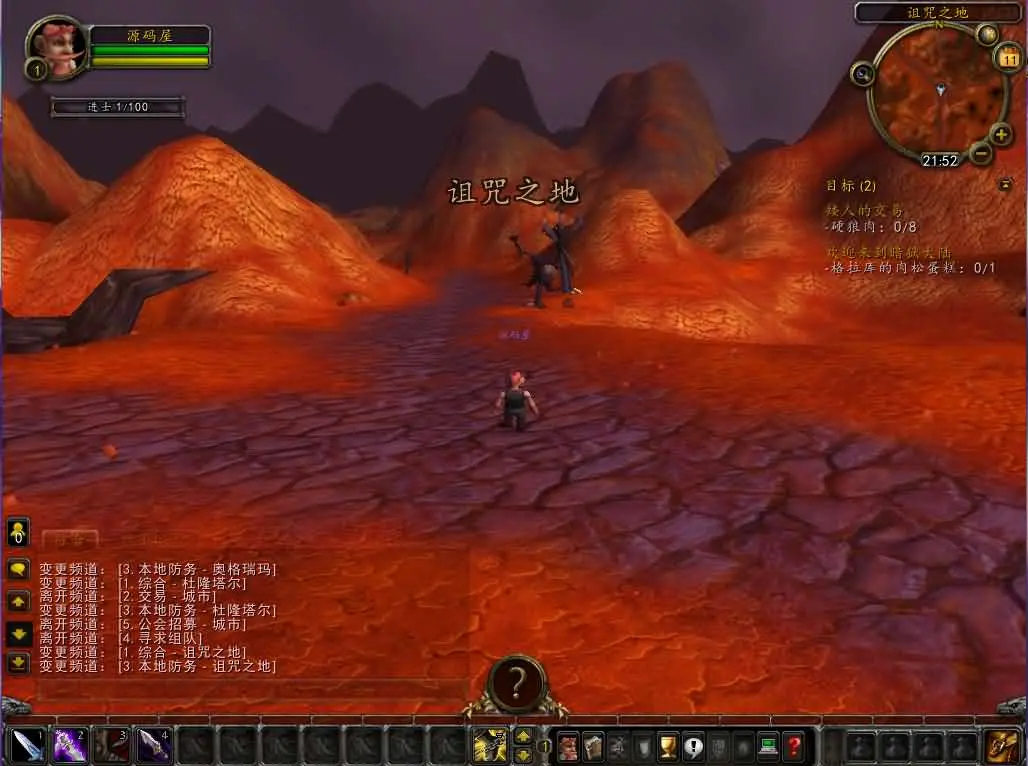Collapse the objectives tracker with its small arrow
The image size is (1028, 766).
1004,184
